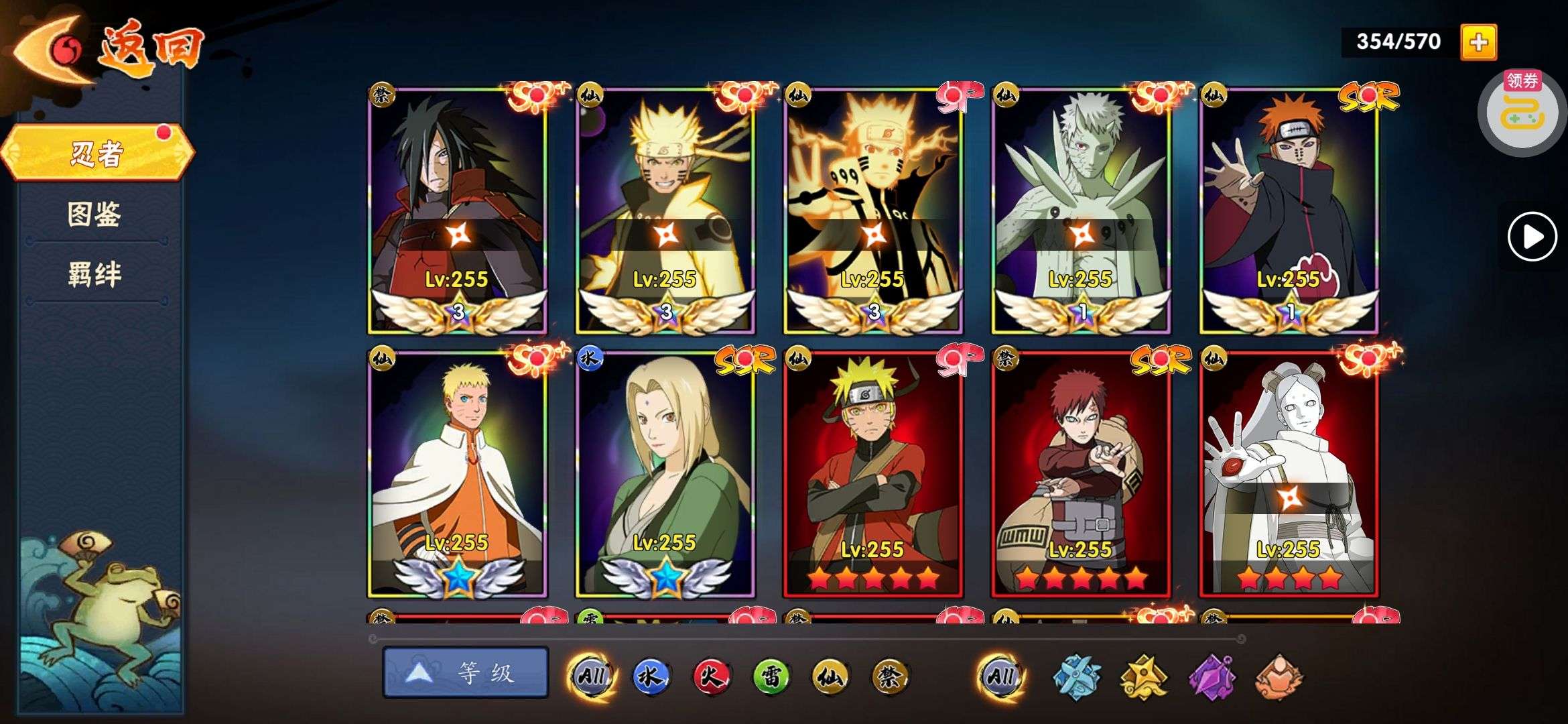Select the Gaara ninja card

[x=1081, y=473]
